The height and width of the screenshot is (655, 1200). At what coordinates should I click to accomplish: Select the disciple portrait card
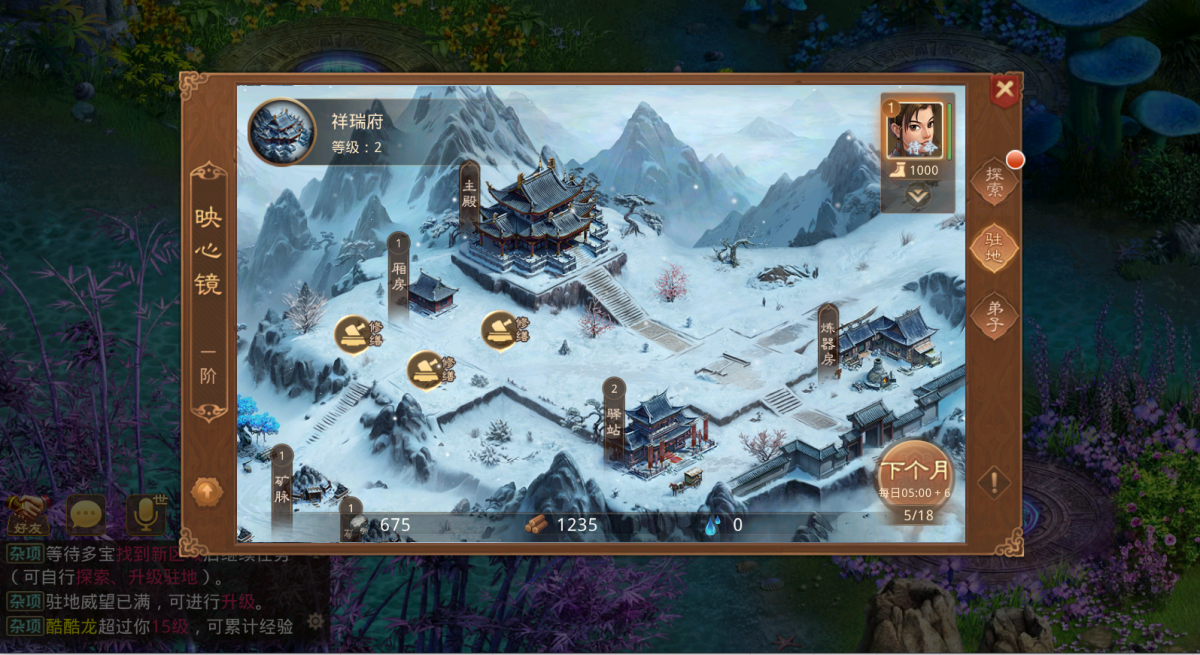pos(913,130)
